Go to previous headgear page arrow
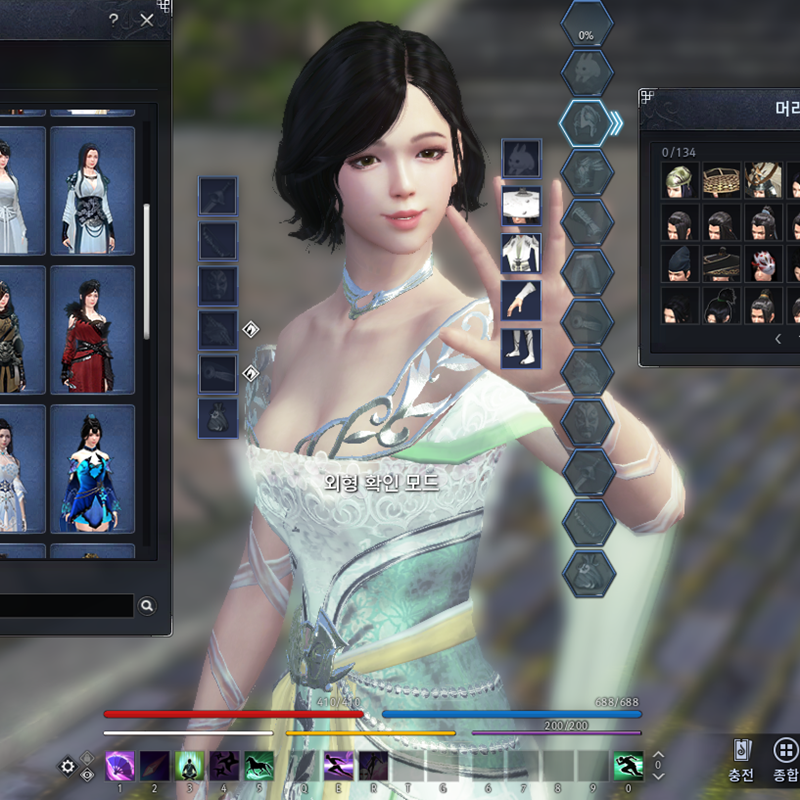This screenshot has height=800, width=800. point(779,339)
